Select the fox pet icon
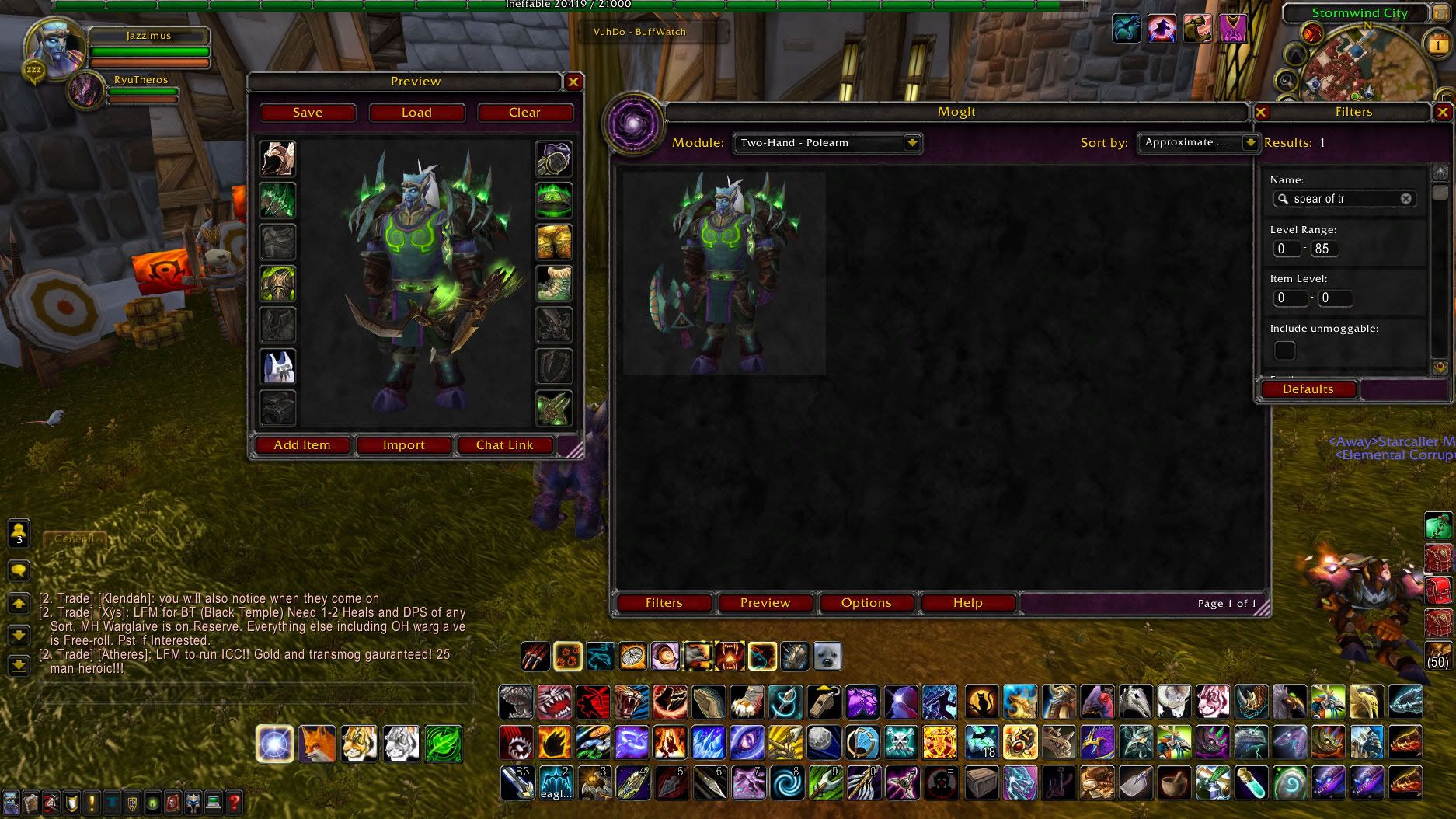Screen dimensions: 1456x819 318,744
